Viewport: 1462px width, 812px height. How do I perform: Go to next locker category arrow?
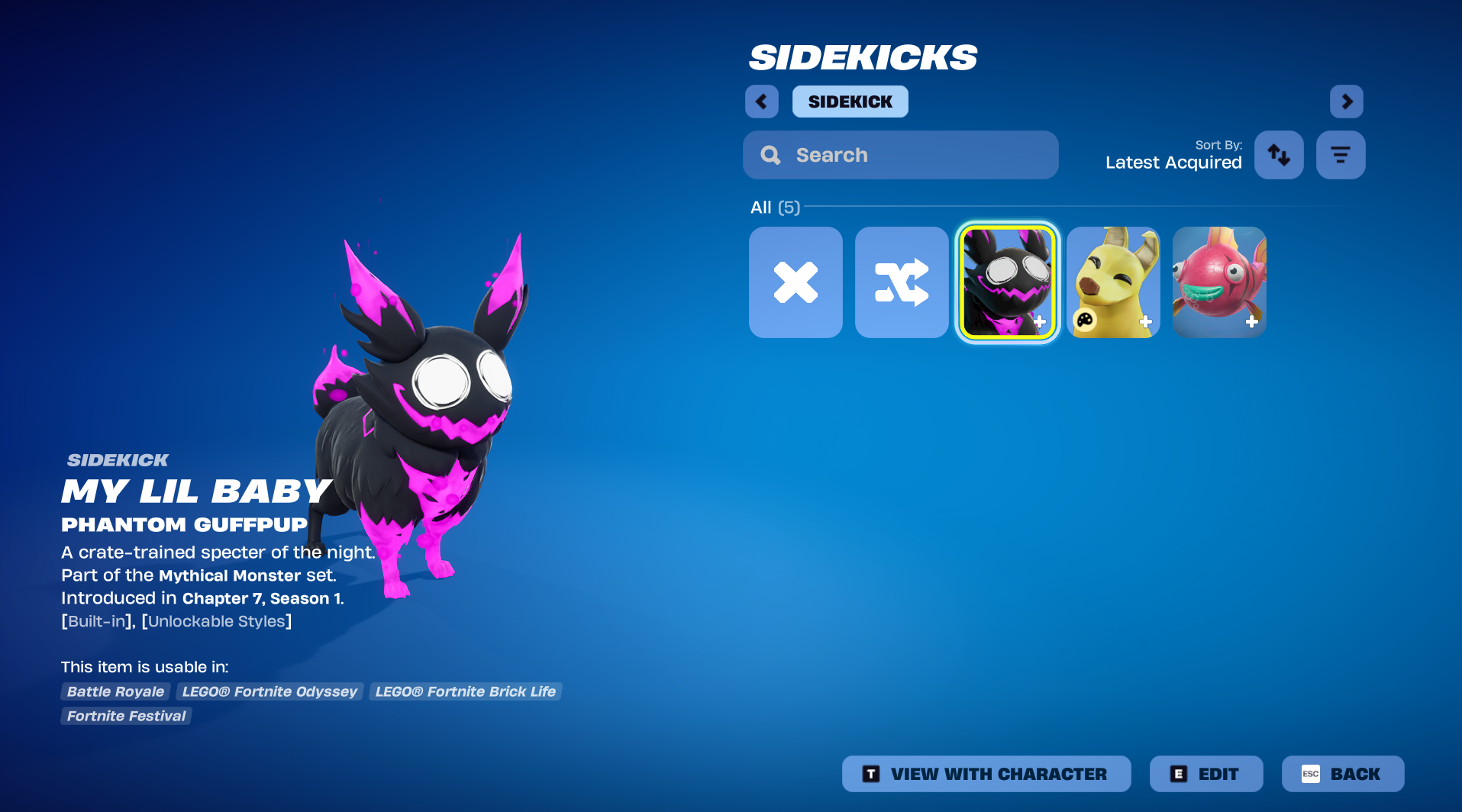tap(1346, 101)
